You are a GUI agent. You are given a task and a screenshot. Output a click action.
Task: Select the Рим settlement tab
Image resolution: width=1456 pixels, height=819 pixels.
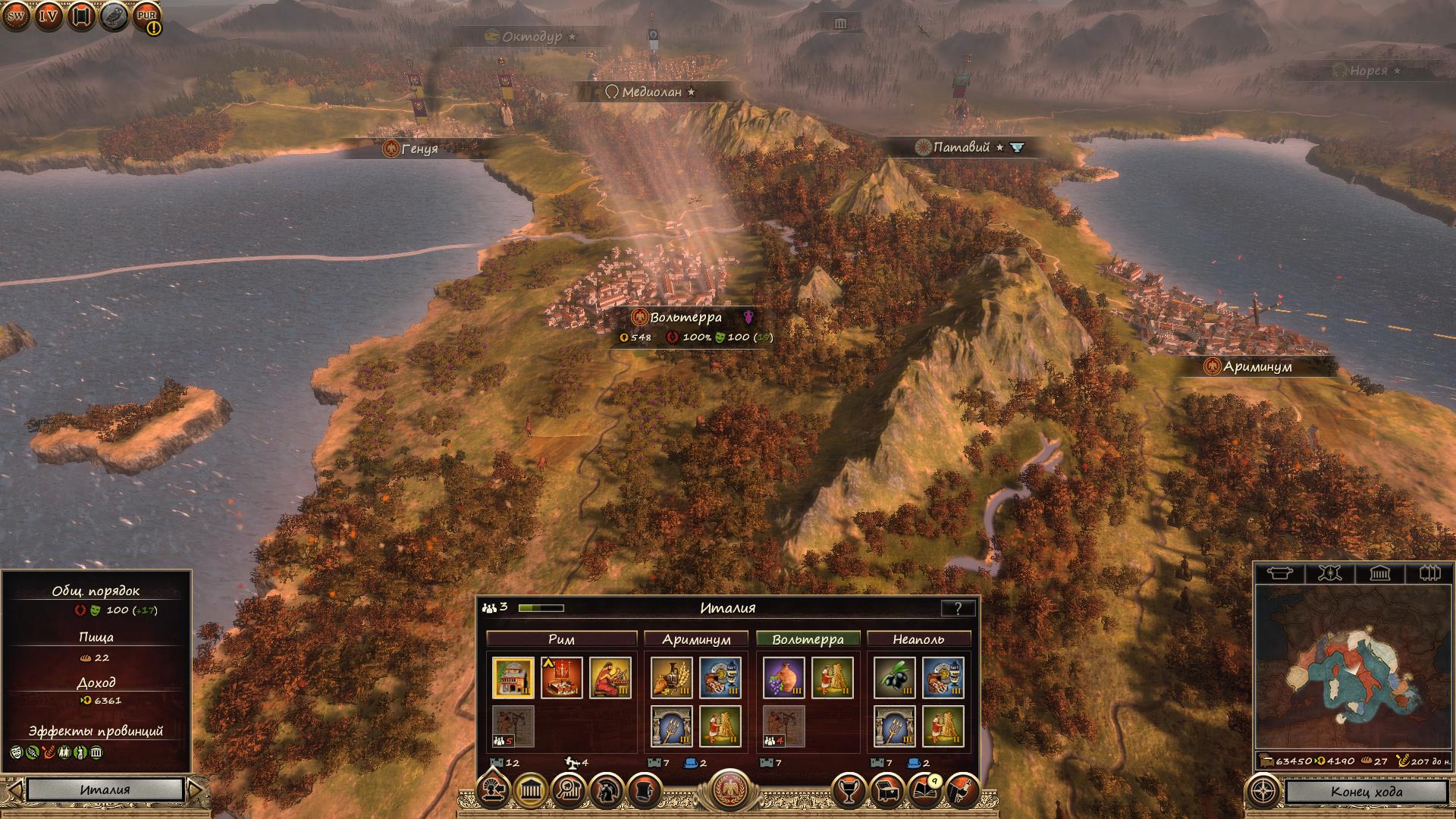coord(561,639)
